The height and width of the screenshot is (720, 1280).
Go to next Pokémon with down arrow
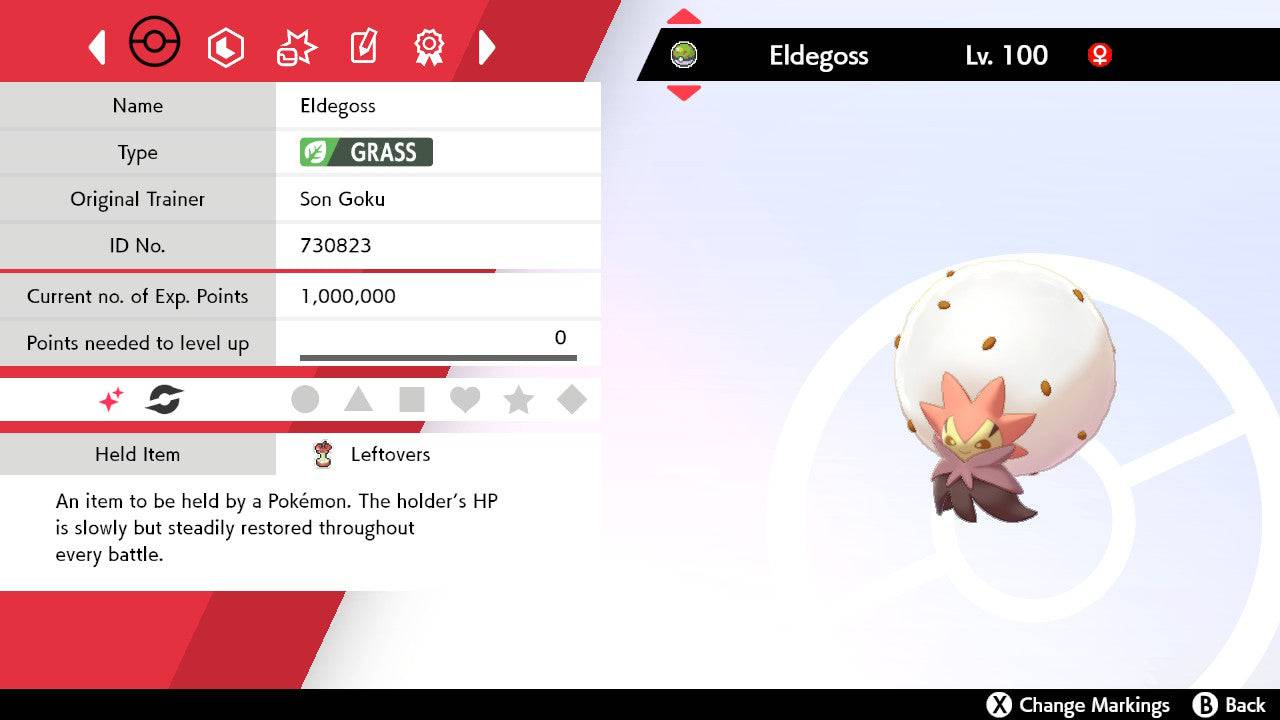[683, 93]
